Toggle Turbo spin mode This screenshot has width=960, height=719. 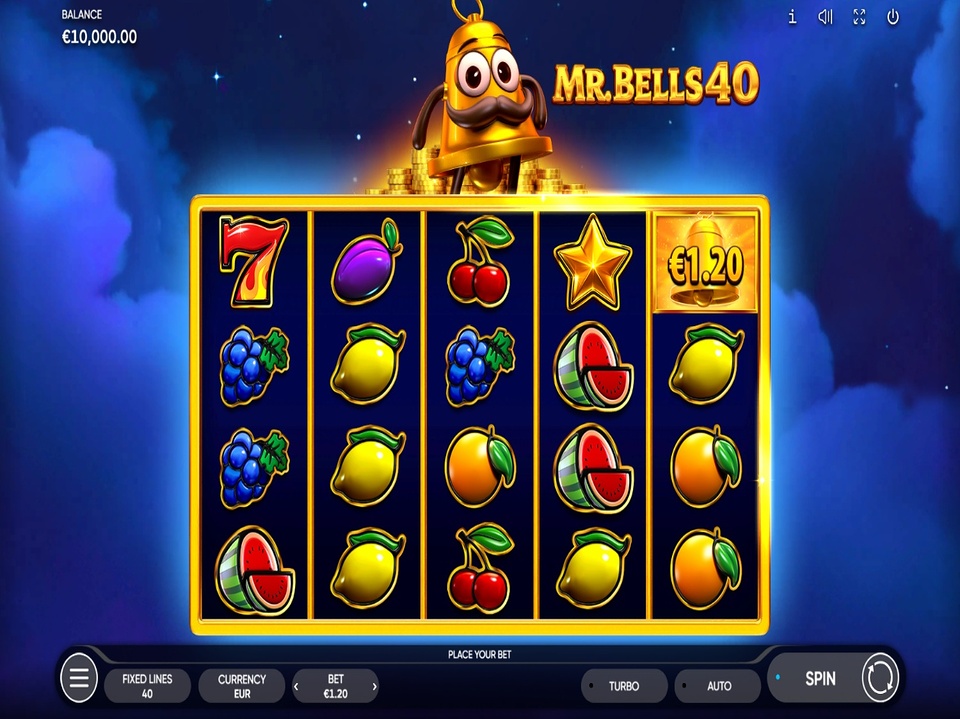[624, 686]
